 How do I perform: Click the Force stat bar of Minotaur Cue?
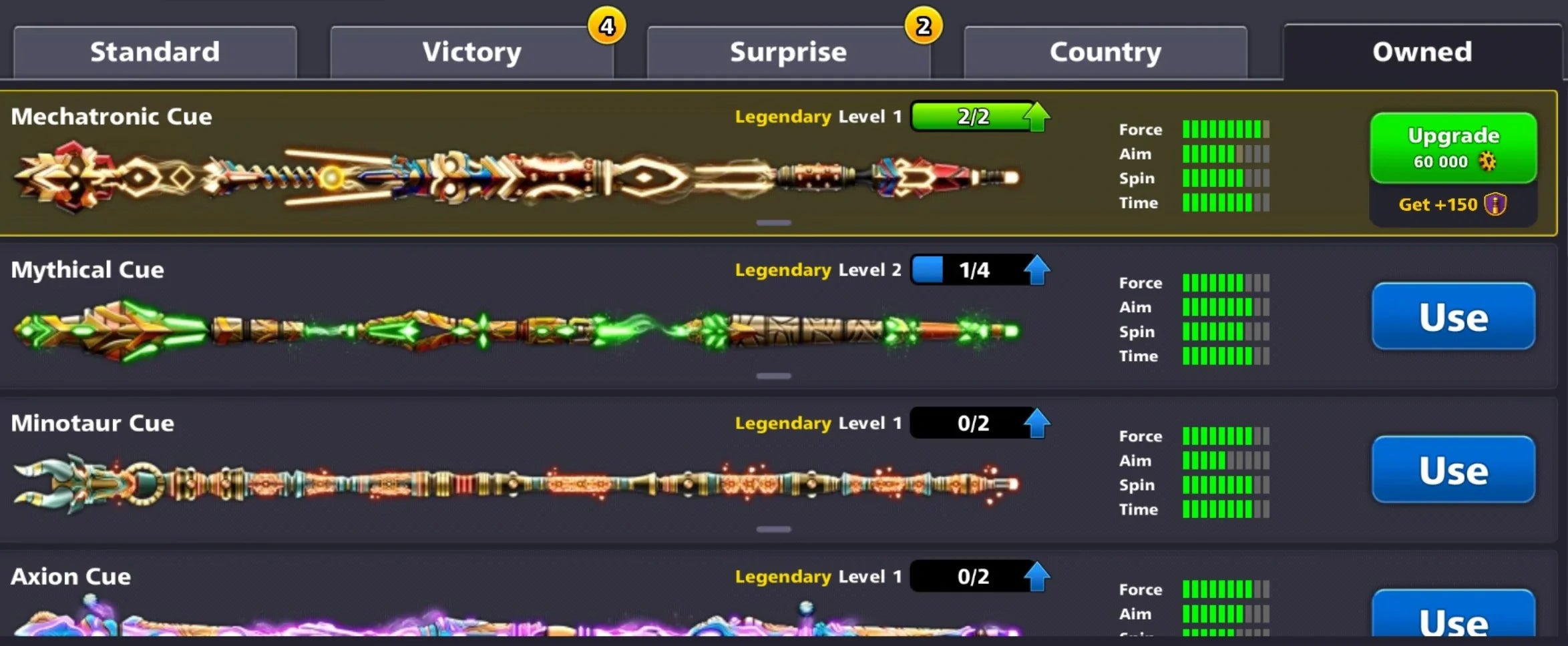tap(1225, 436)
